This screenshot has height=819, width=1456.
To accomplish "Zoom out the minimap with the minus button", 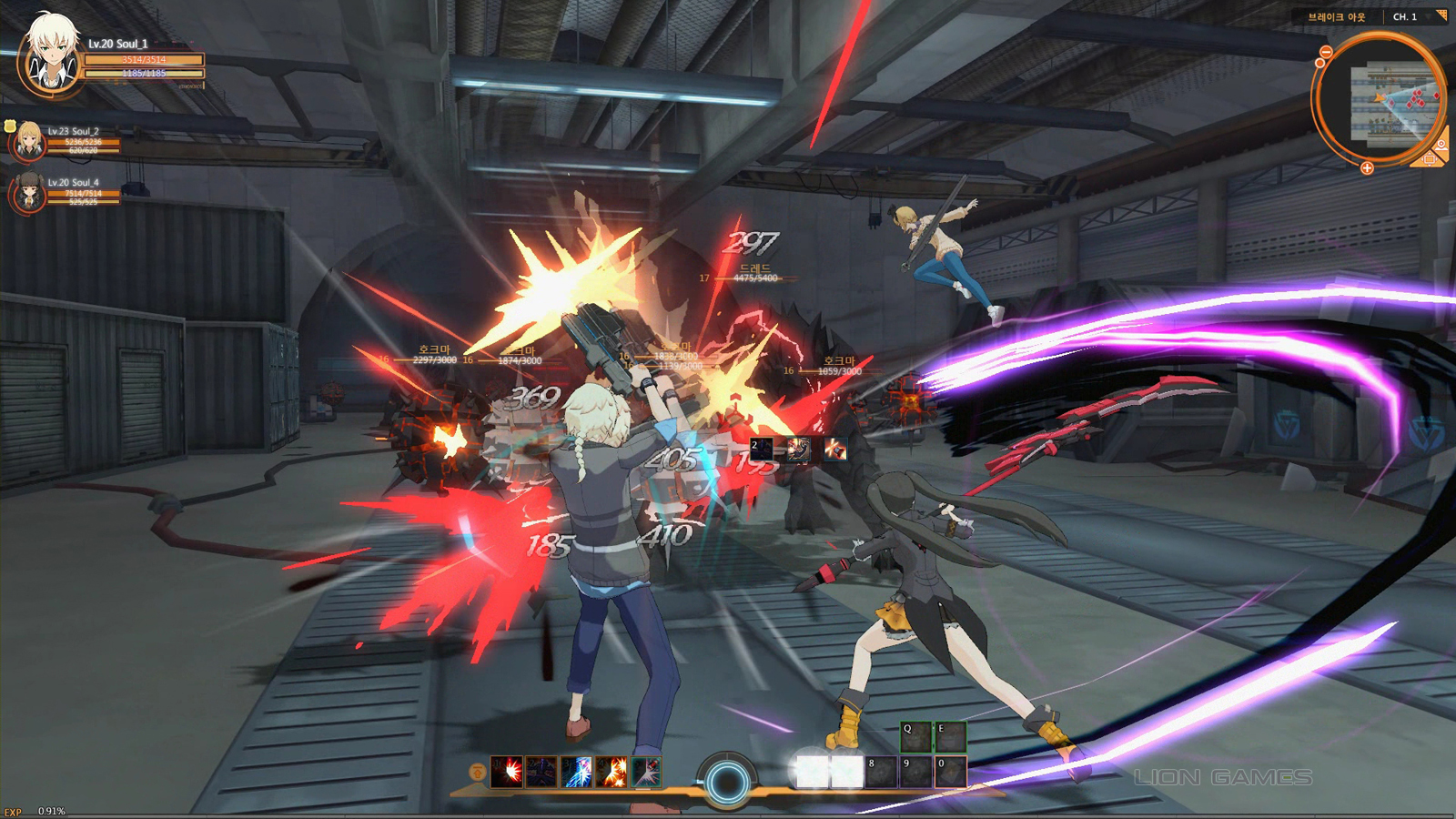I will [1326, 53].
